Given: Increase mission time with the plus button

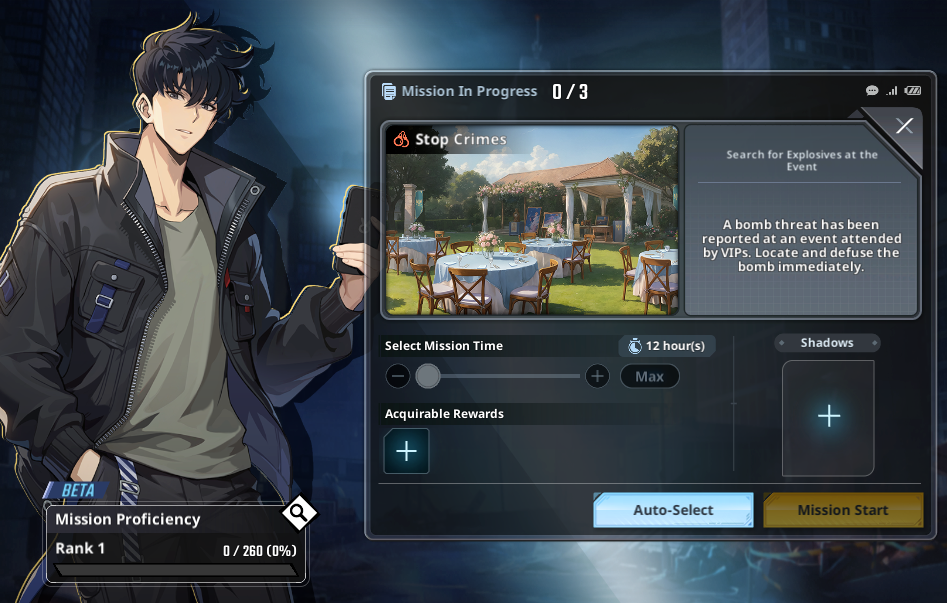Looking at the screenshot, I should pyautogui.click(x=597, y=377).
